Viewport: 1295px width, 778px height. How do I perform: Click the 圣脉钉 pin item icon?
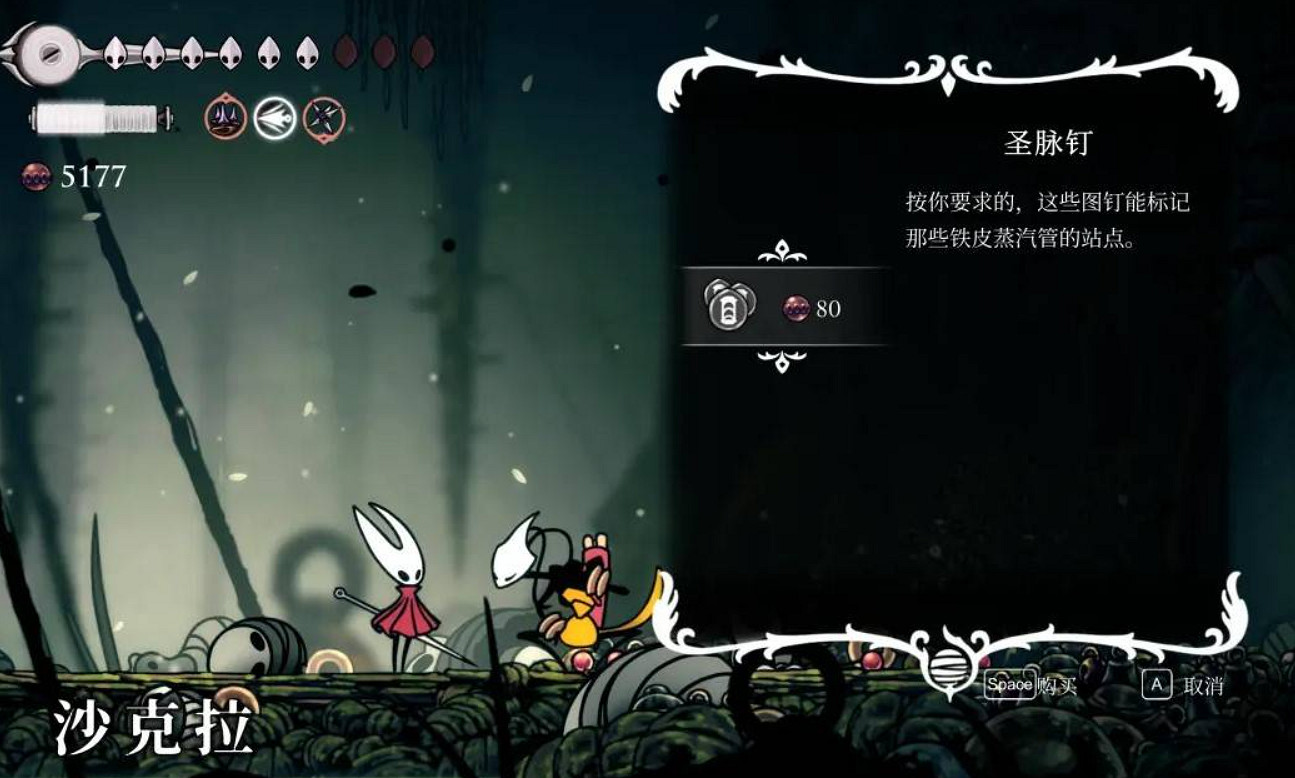[727, 307]
